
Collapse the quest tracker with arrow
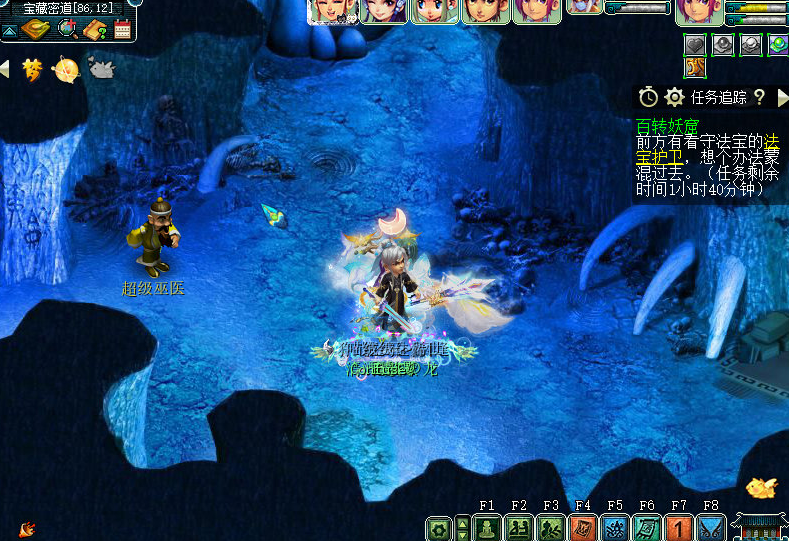pyautogui.click(x=780, y=97)
